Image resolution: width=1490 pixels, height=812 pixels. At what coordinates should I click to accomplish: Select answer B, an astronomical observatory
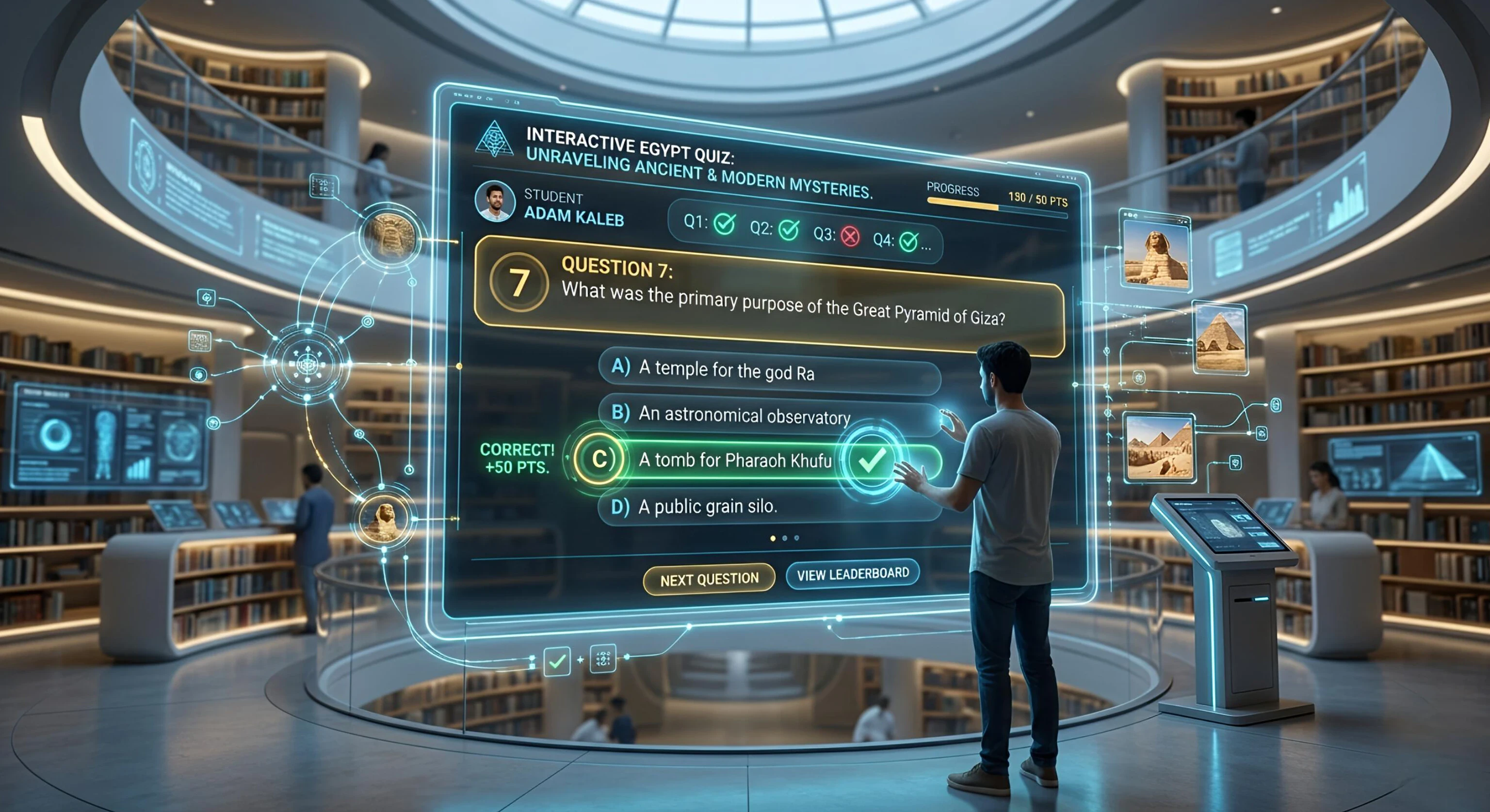coord(769,415)
